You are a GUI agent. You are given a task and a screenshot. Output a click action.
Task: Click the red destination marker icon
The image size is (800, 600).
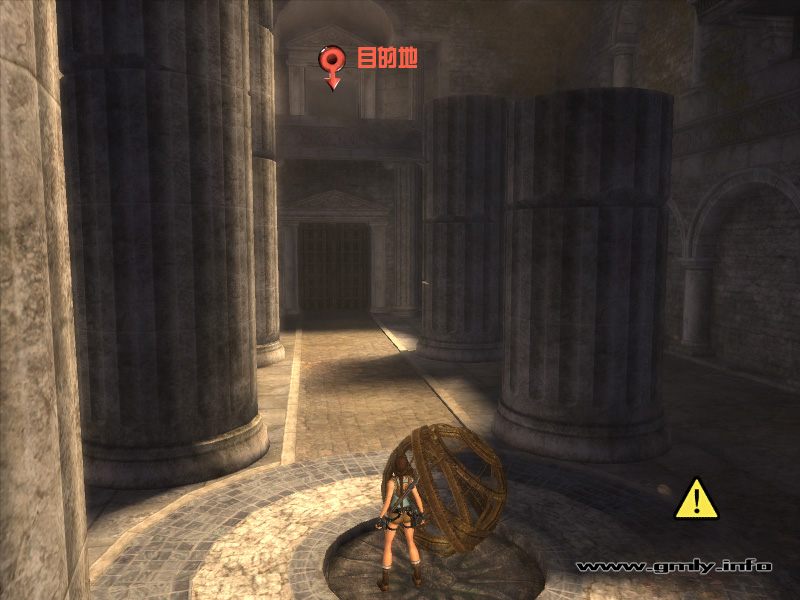coord(333,65)
